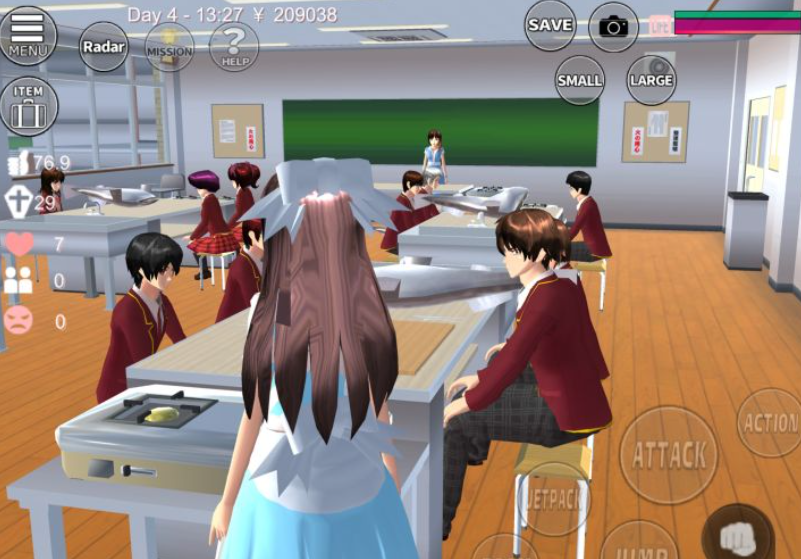The height and width of the screenshot is (559, 801).
Task: Open the Mission list
Action: click(170, 47)
